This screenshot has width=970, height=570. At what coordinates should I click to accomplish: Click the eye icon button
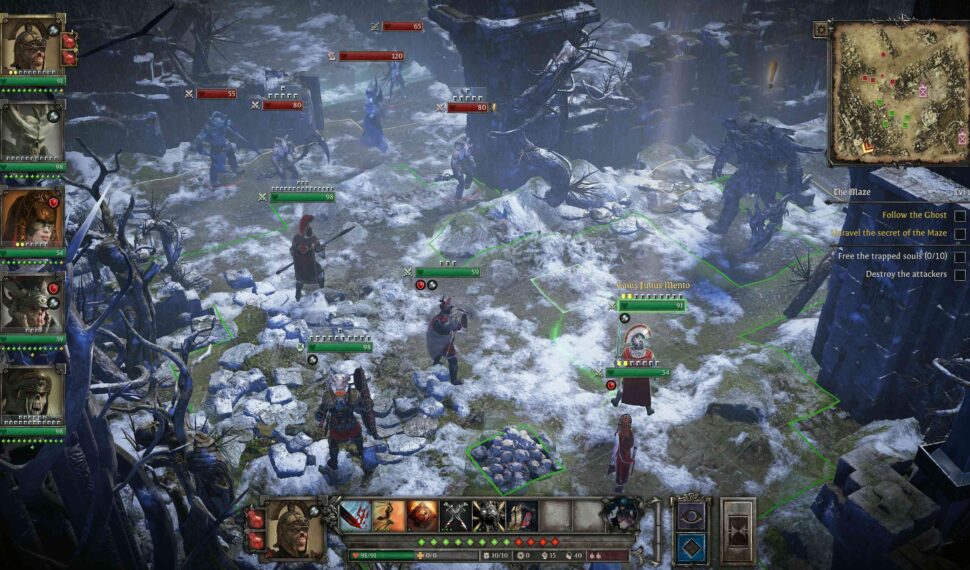pos(690,515)
